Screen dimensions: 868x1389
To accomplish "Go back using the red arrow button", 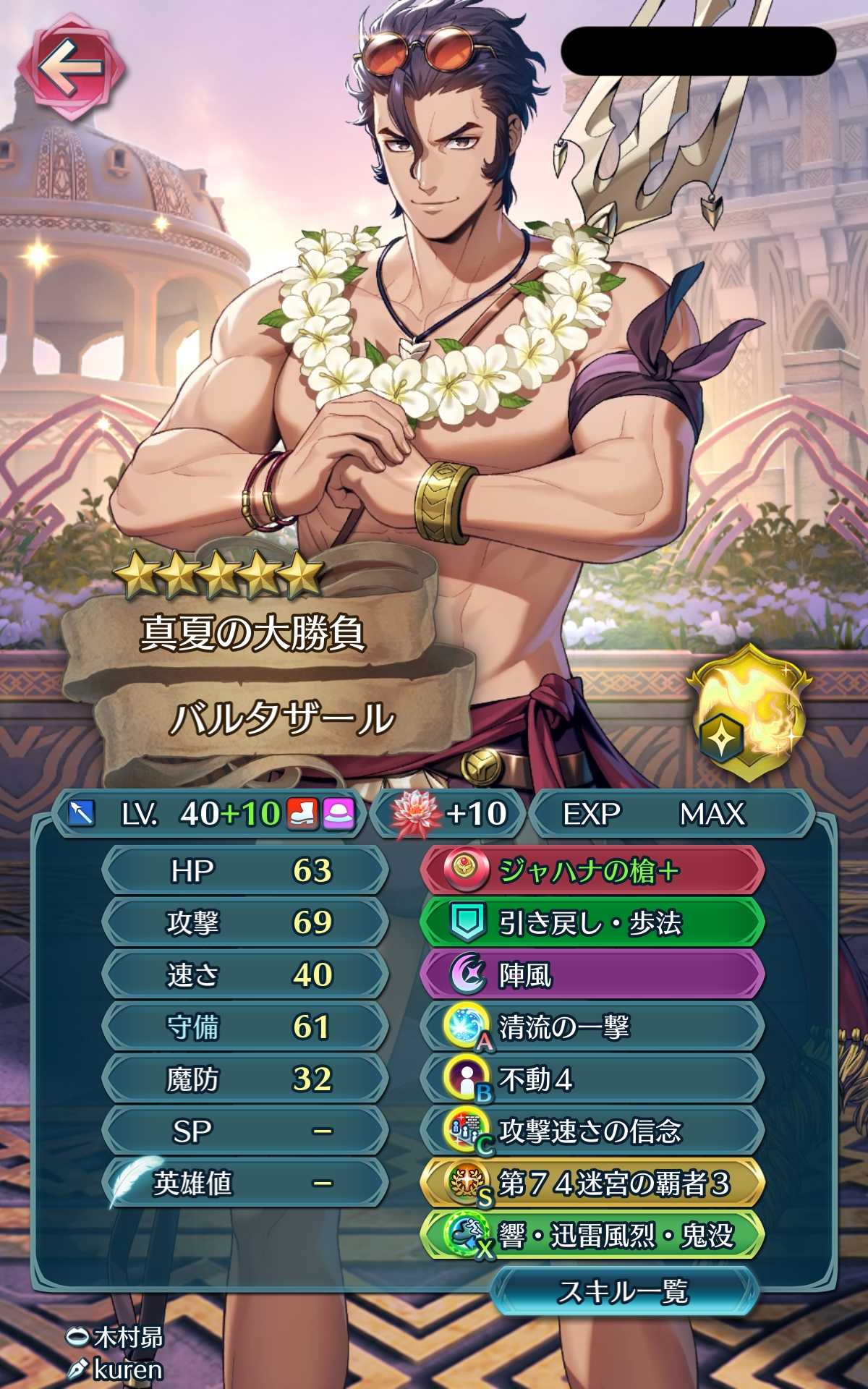I will click(70, 68).
